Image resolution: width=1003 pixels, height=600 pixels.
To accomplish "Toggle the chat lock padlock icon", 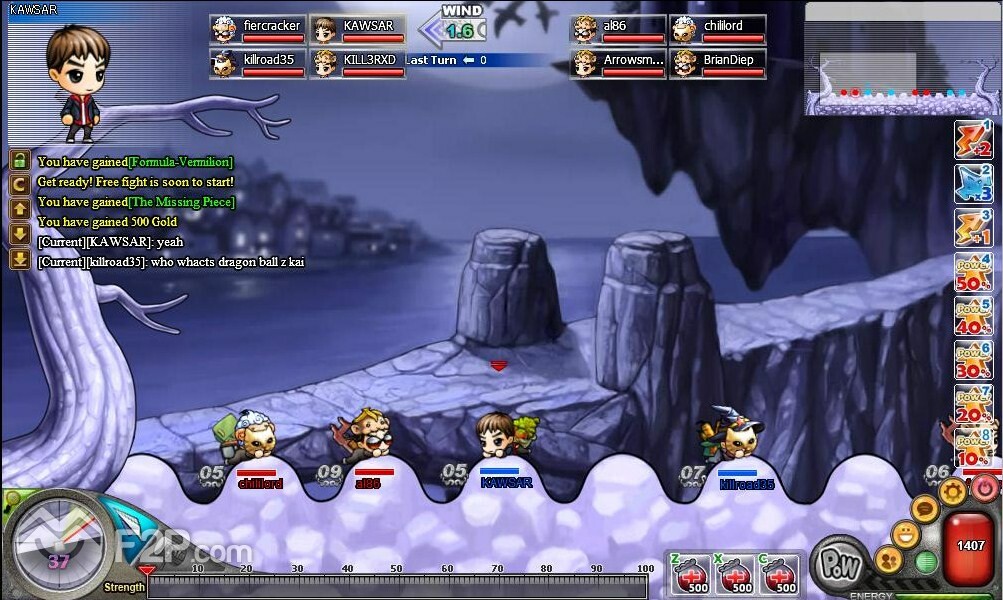I will [19, 161].
